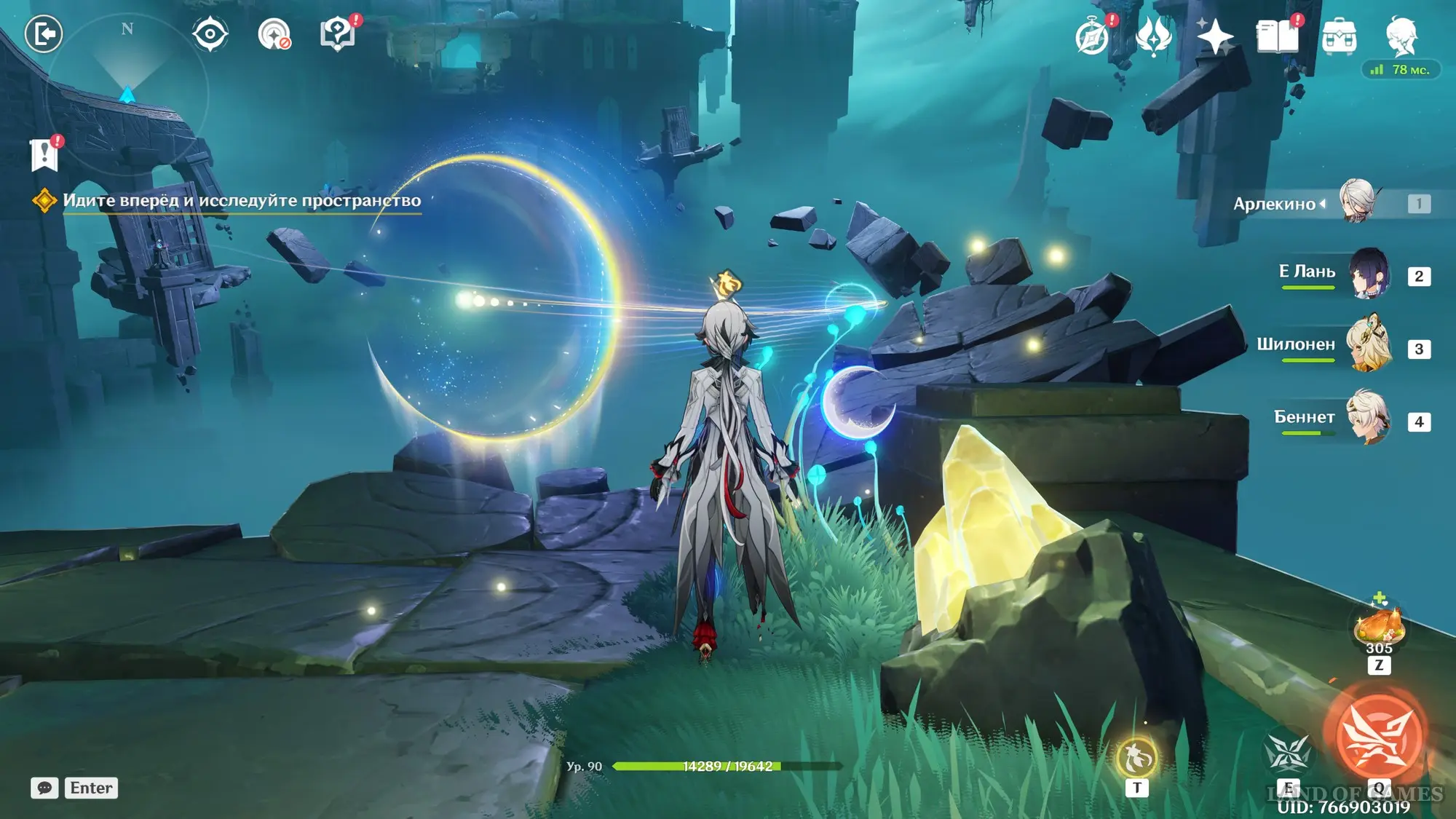Open the Adventurer Handbook book icon
The height and width of the screenshot is (819, 1456).
1277,36
